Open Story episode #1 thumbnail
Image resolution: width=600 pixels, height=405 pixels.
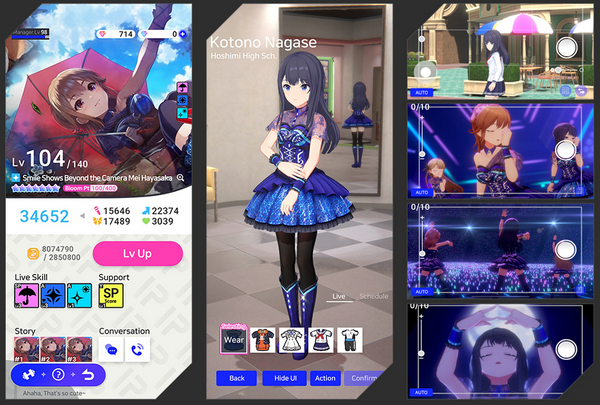25,349
